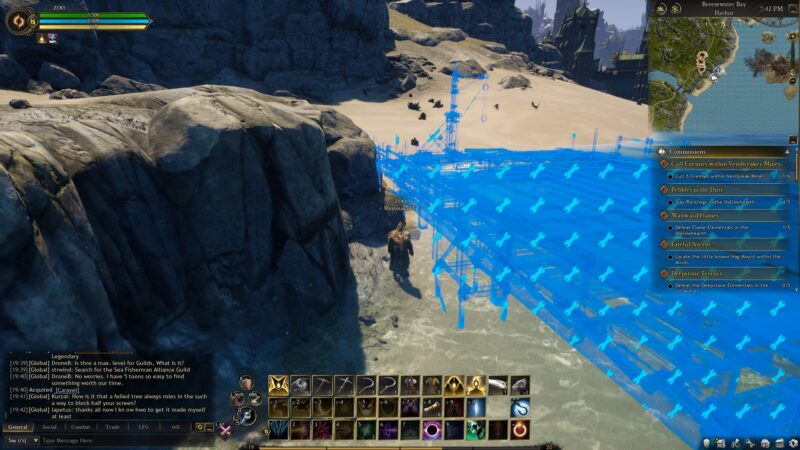Click the player portrait emblem
The image size is (800, 450).
(x=19, y=20)
